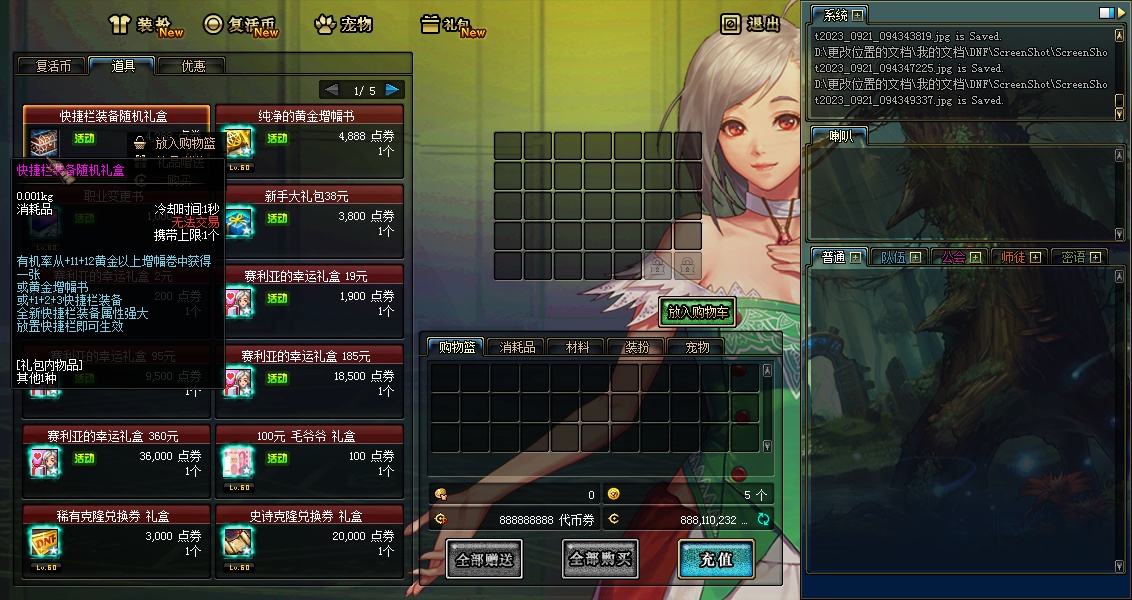Gift everything with 全部赠送

484,559
